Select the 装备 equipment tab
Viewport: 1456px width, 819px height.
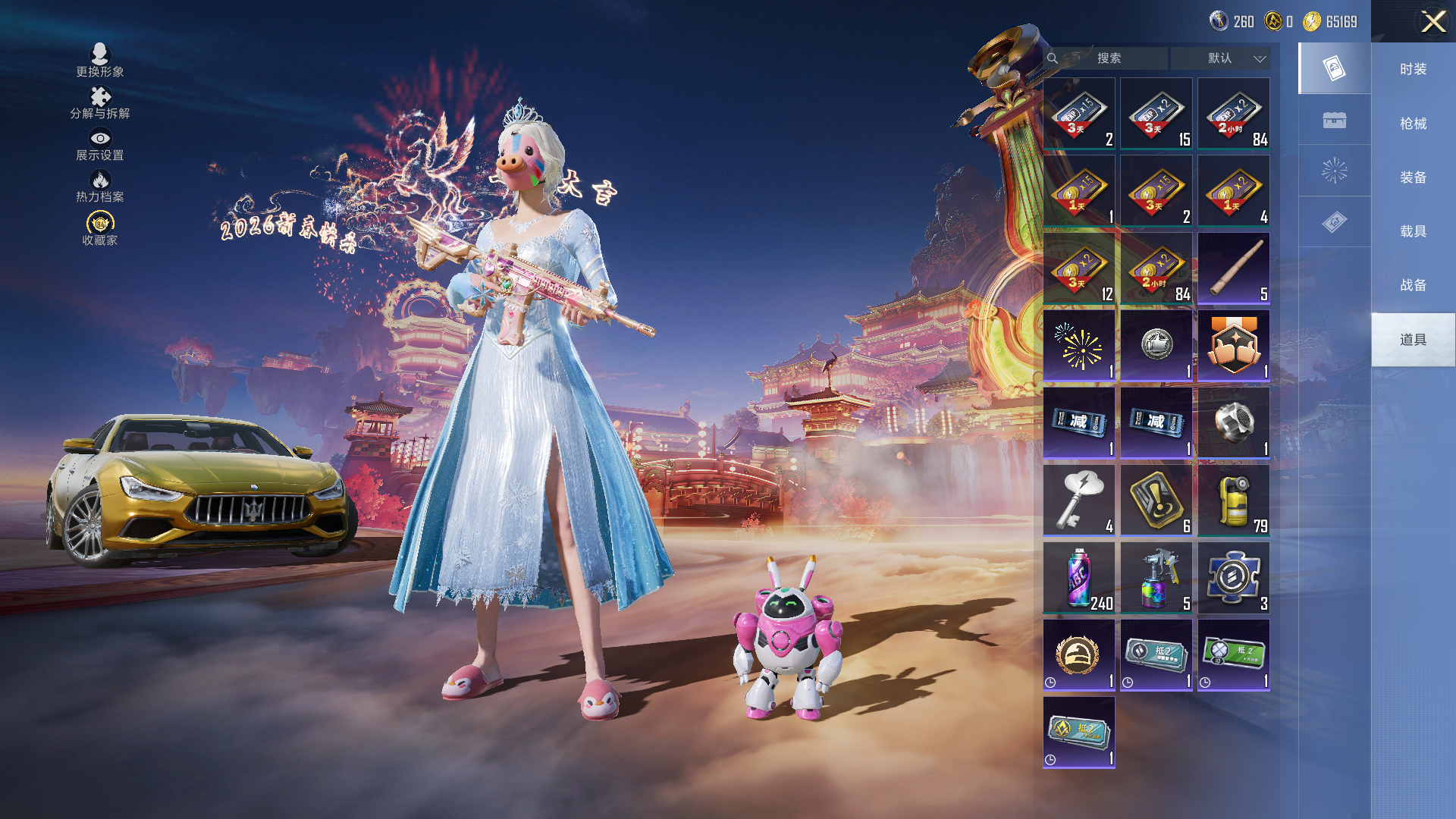1413,177
